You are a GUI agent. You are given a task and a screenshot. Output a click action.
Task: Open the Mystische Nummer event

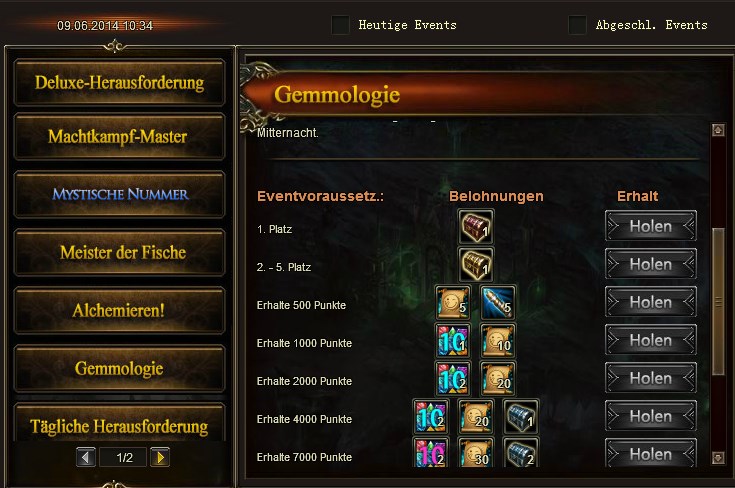tap(119, 194)
